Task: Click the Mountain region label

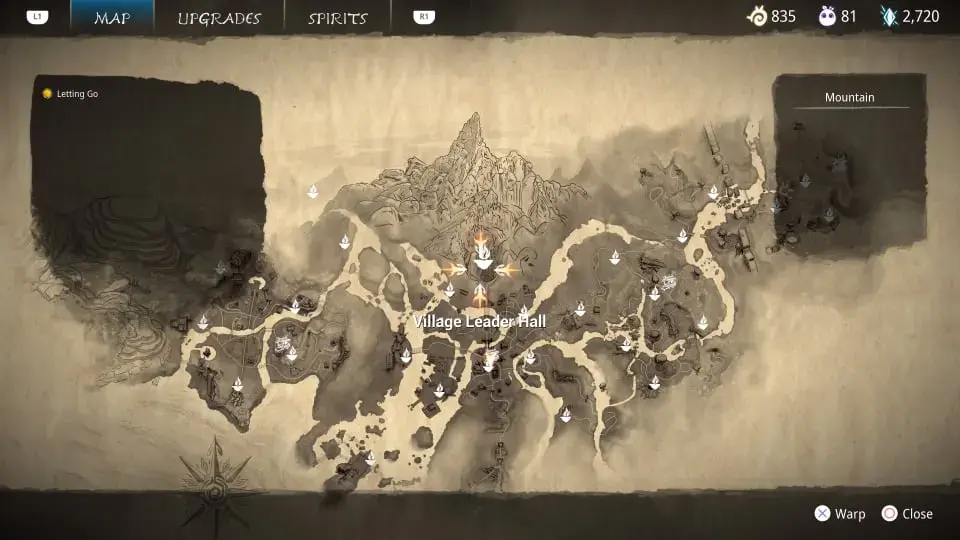Action: [x=849, y=97]
